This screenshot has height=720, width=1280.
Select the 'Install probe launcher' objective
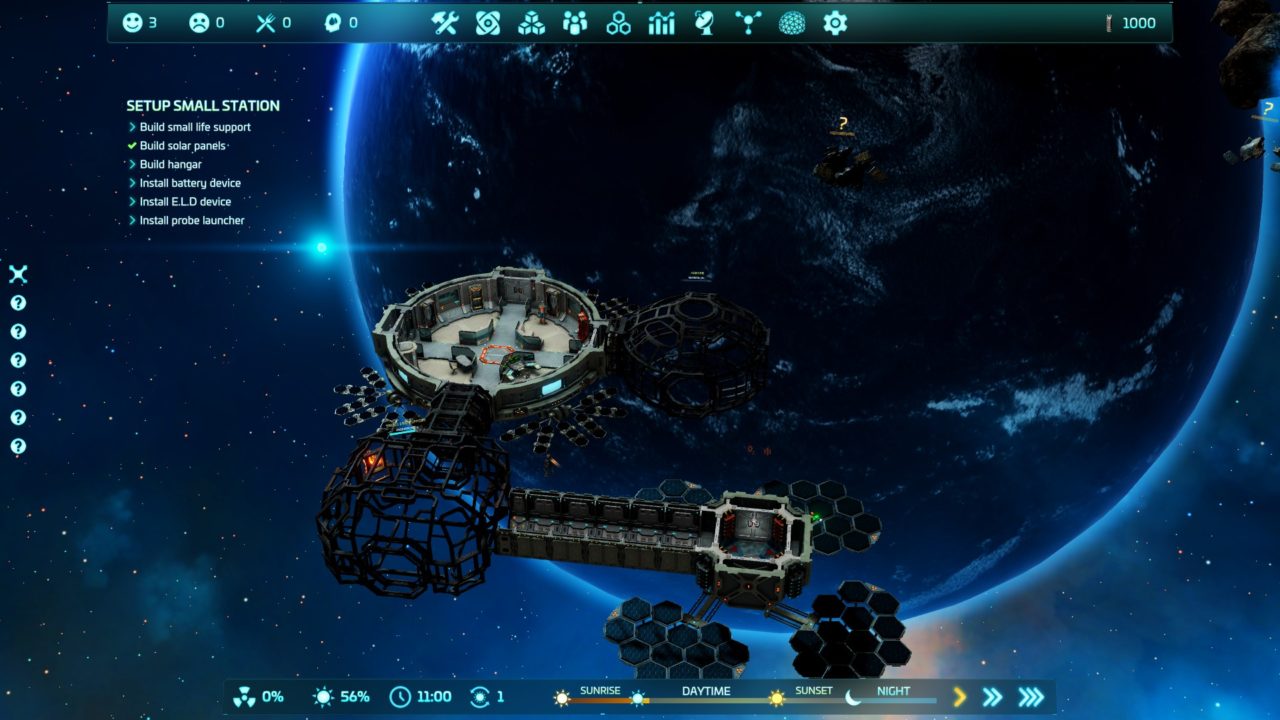pyautogui.click(x=192, y=221)
